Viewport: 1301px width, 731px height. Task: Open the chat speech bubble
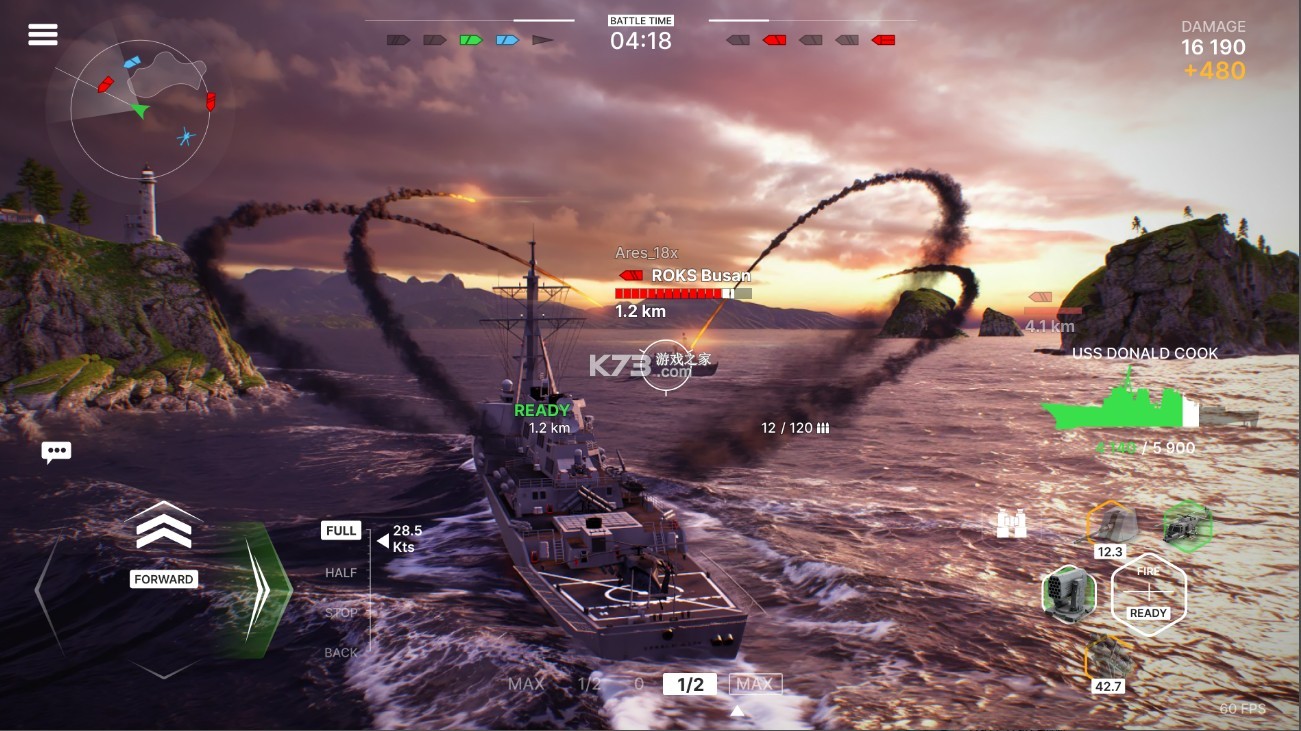pos(56,452)
